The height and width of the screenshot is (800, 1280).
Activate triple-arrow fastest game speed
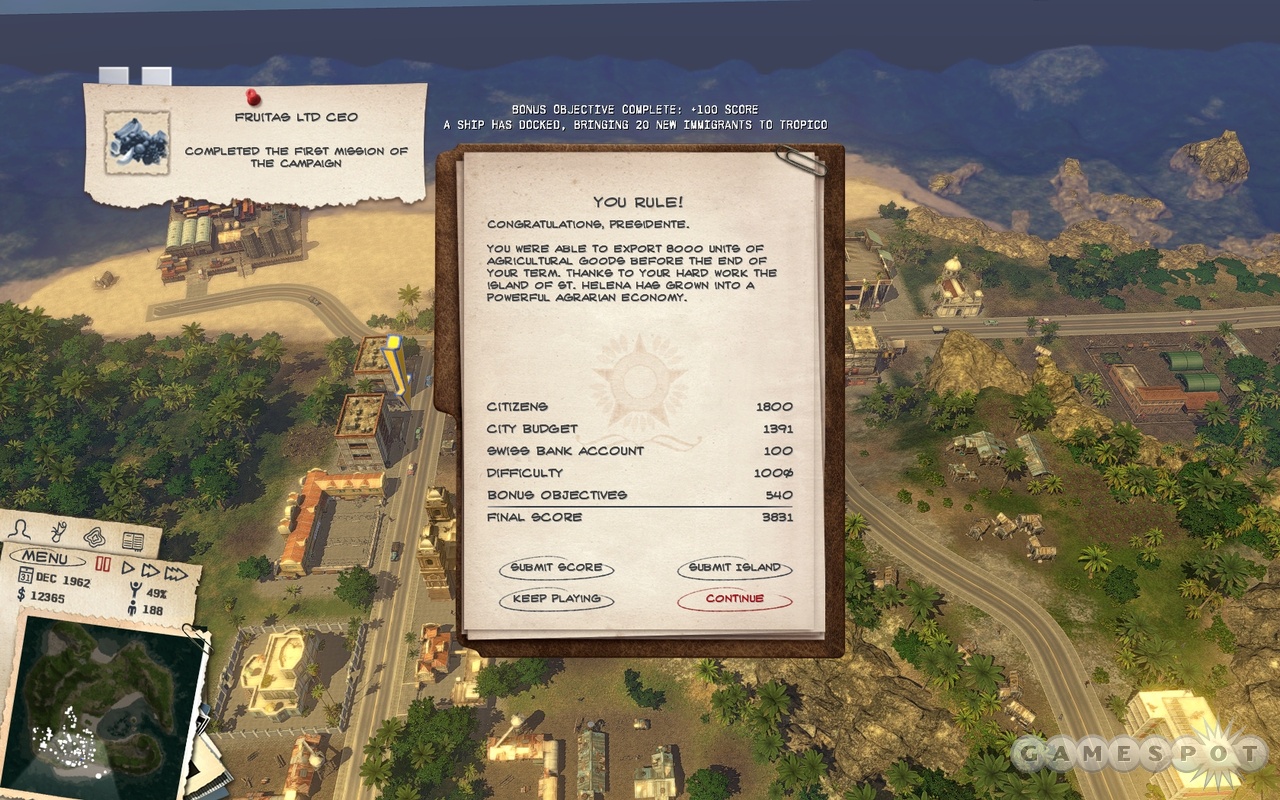(x=176, y=573)
